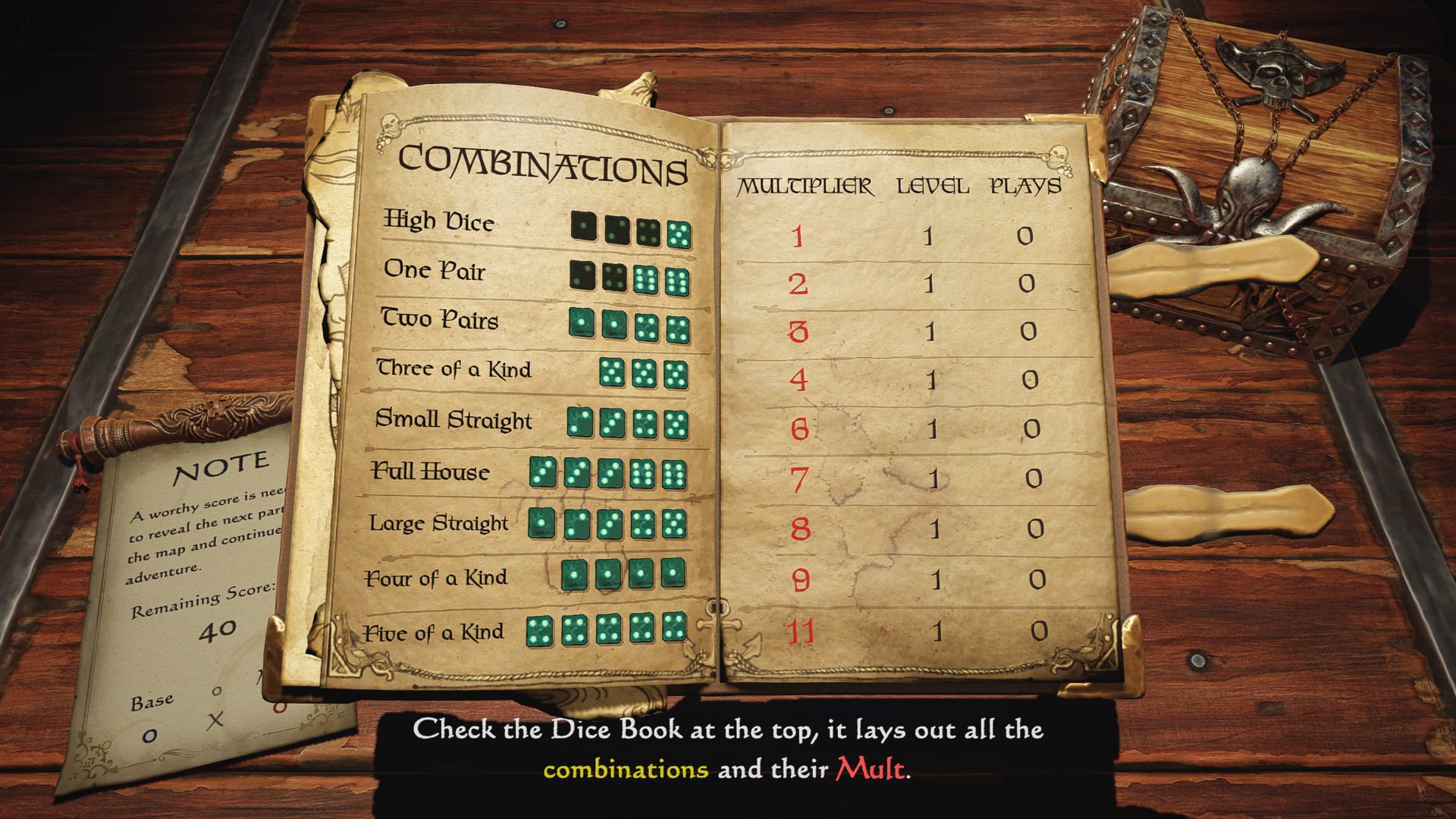Select the High Dice combination row
The width and height of the screenshot is (1456, 819).
coord(440,221)
